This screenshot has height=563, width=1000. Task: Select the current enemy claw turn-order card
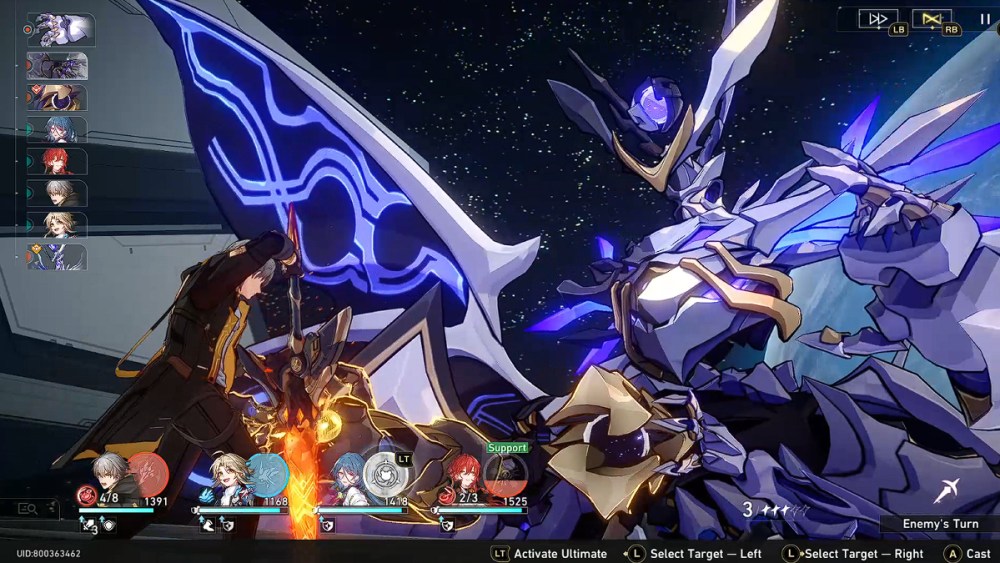[x=60, y=29]
